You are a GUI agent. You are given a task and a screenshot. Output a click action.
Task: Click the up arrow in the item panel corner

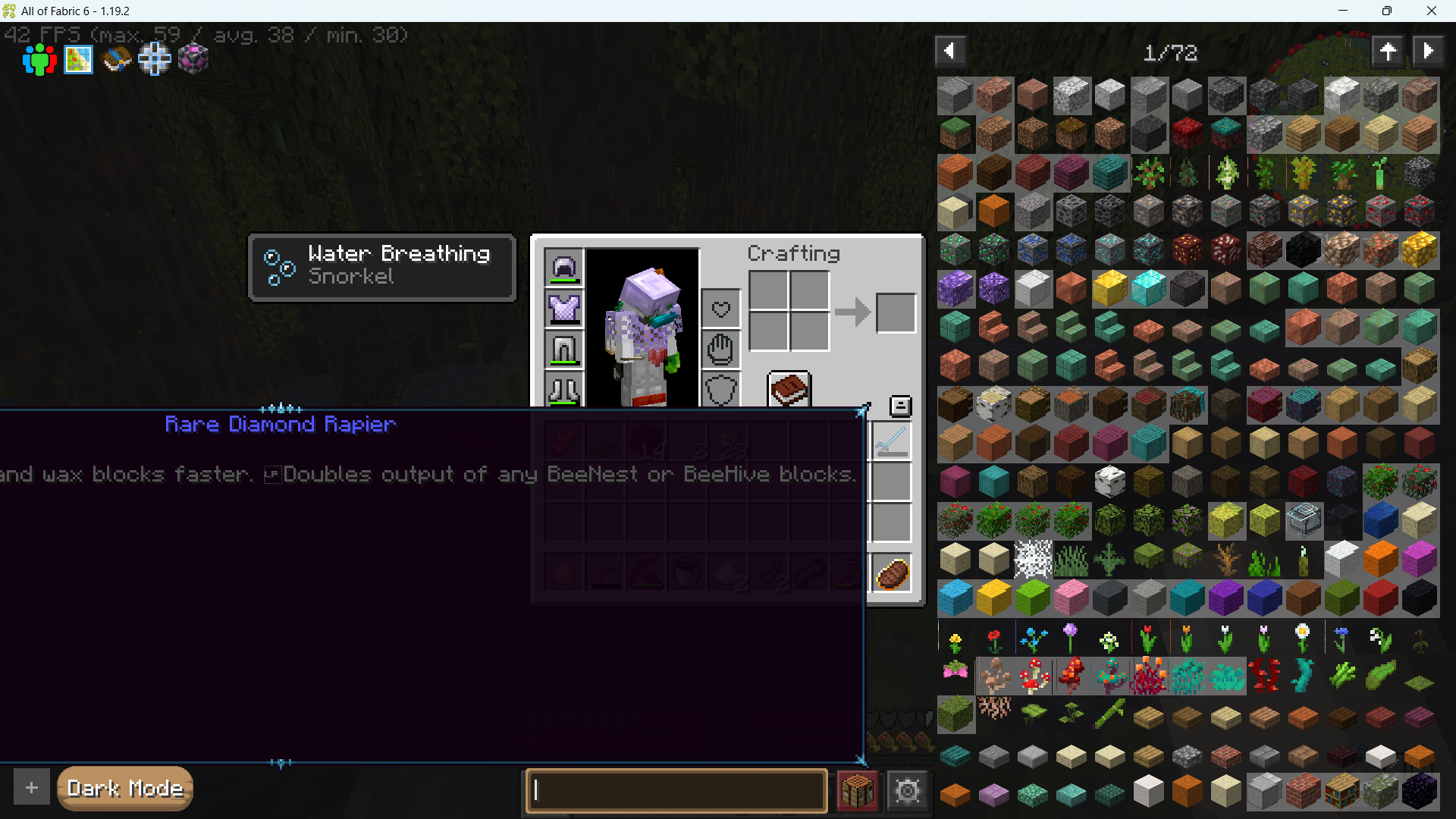[x=1389, y=50]
